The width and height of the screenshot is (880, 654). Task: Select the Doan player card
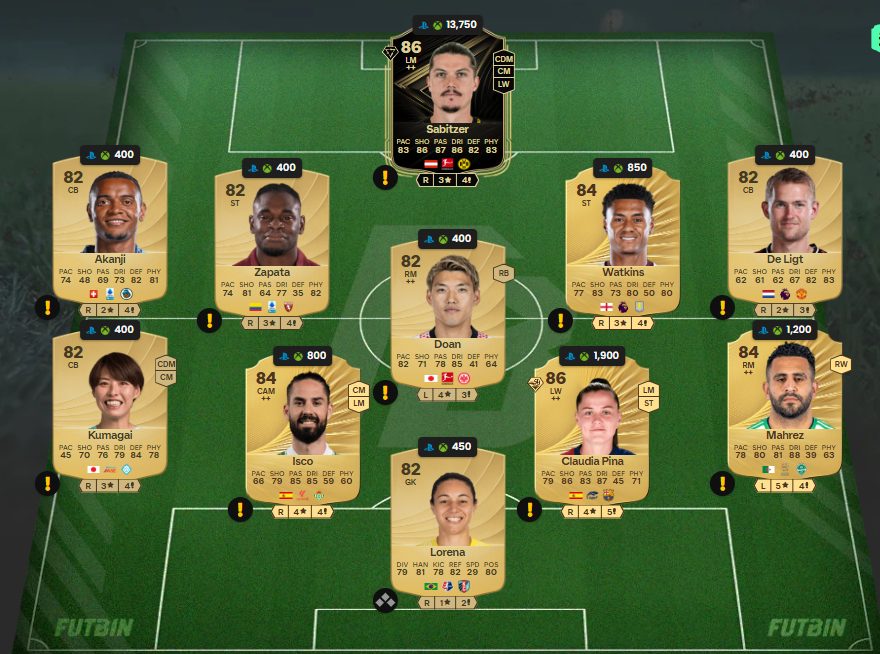pos(447,310)
